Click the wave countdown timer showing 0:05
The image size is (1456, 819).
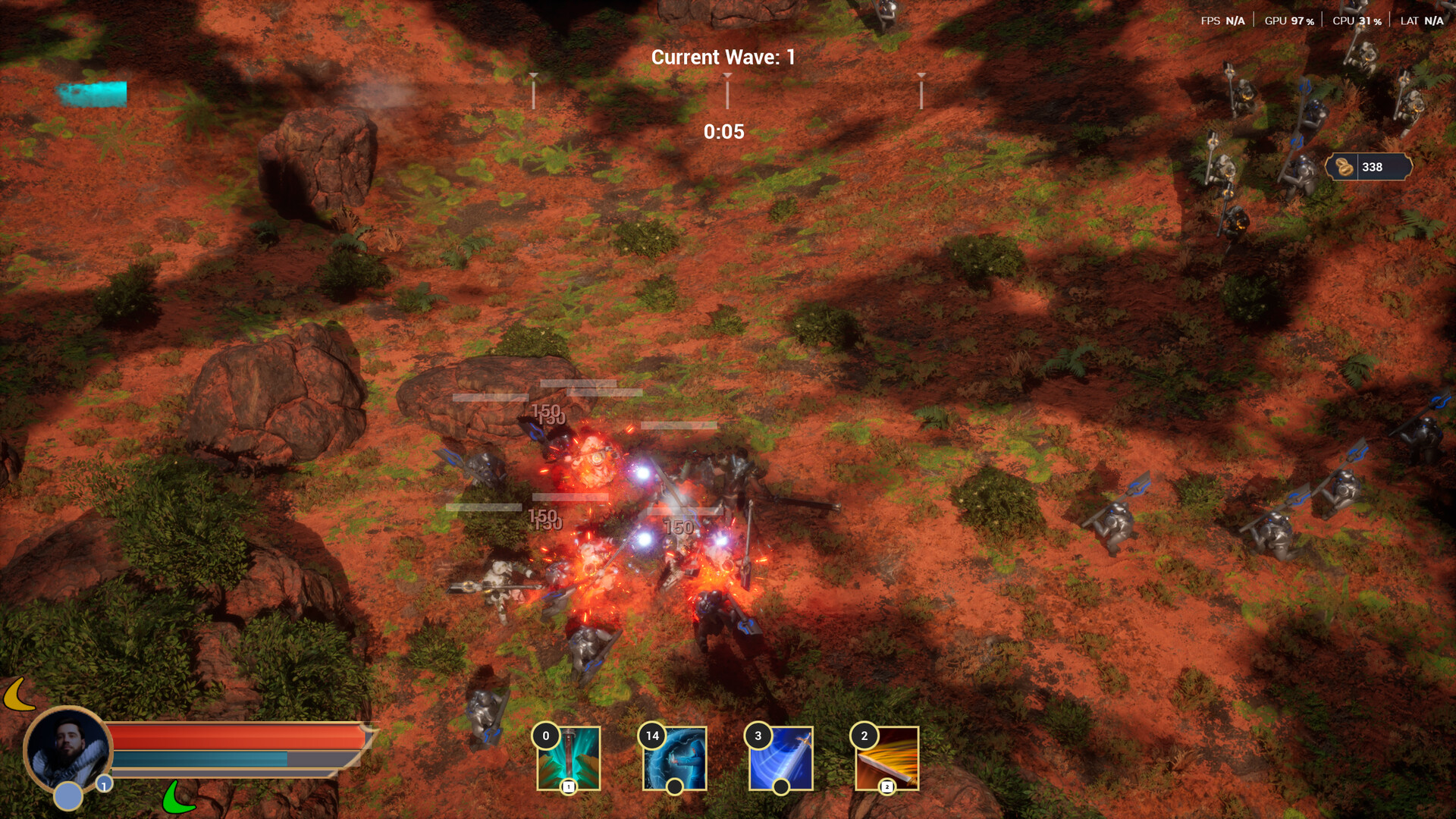[x=723, y=132]
